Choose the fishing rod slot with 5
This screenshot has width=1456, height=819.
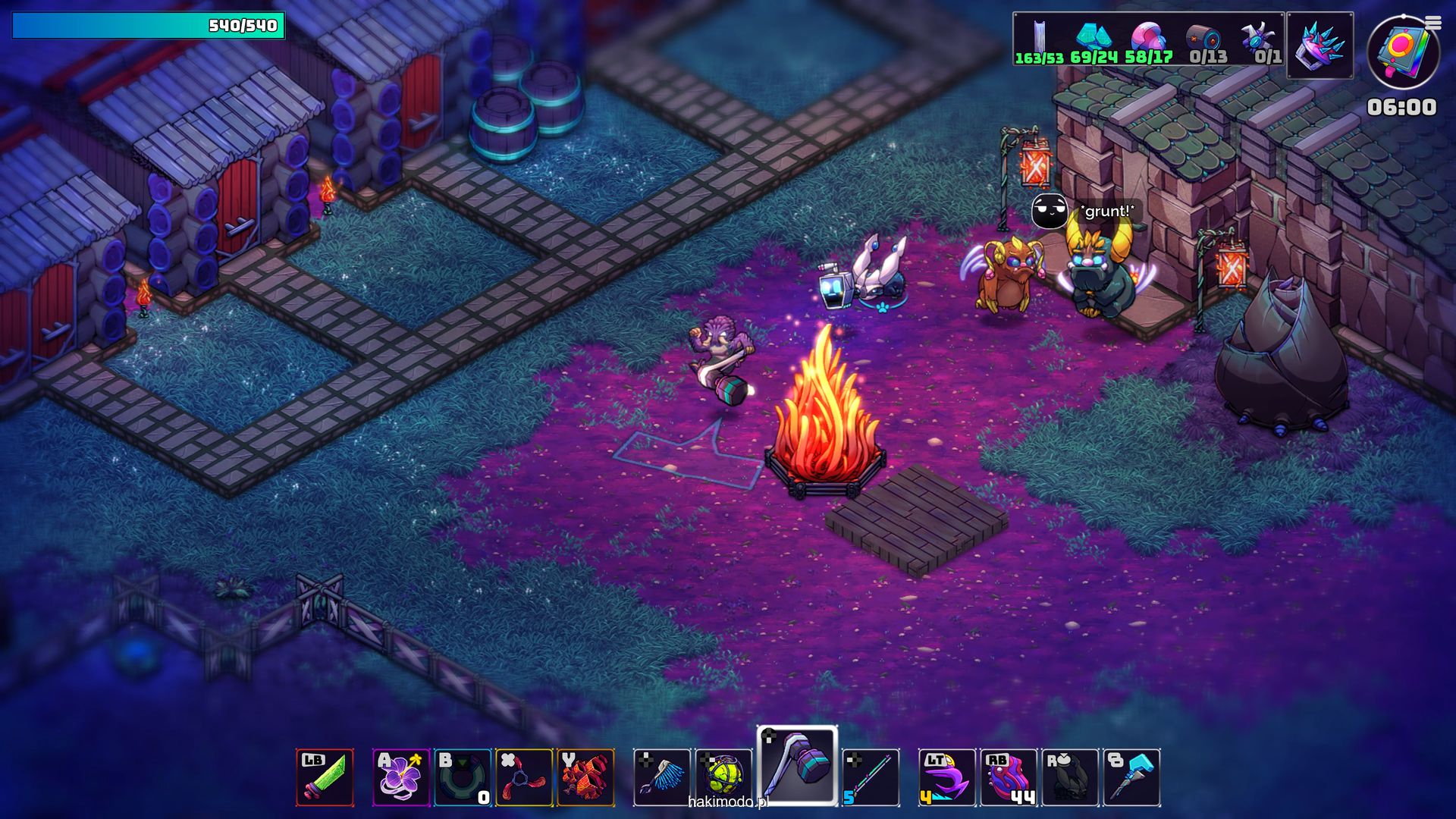(871, 777)
